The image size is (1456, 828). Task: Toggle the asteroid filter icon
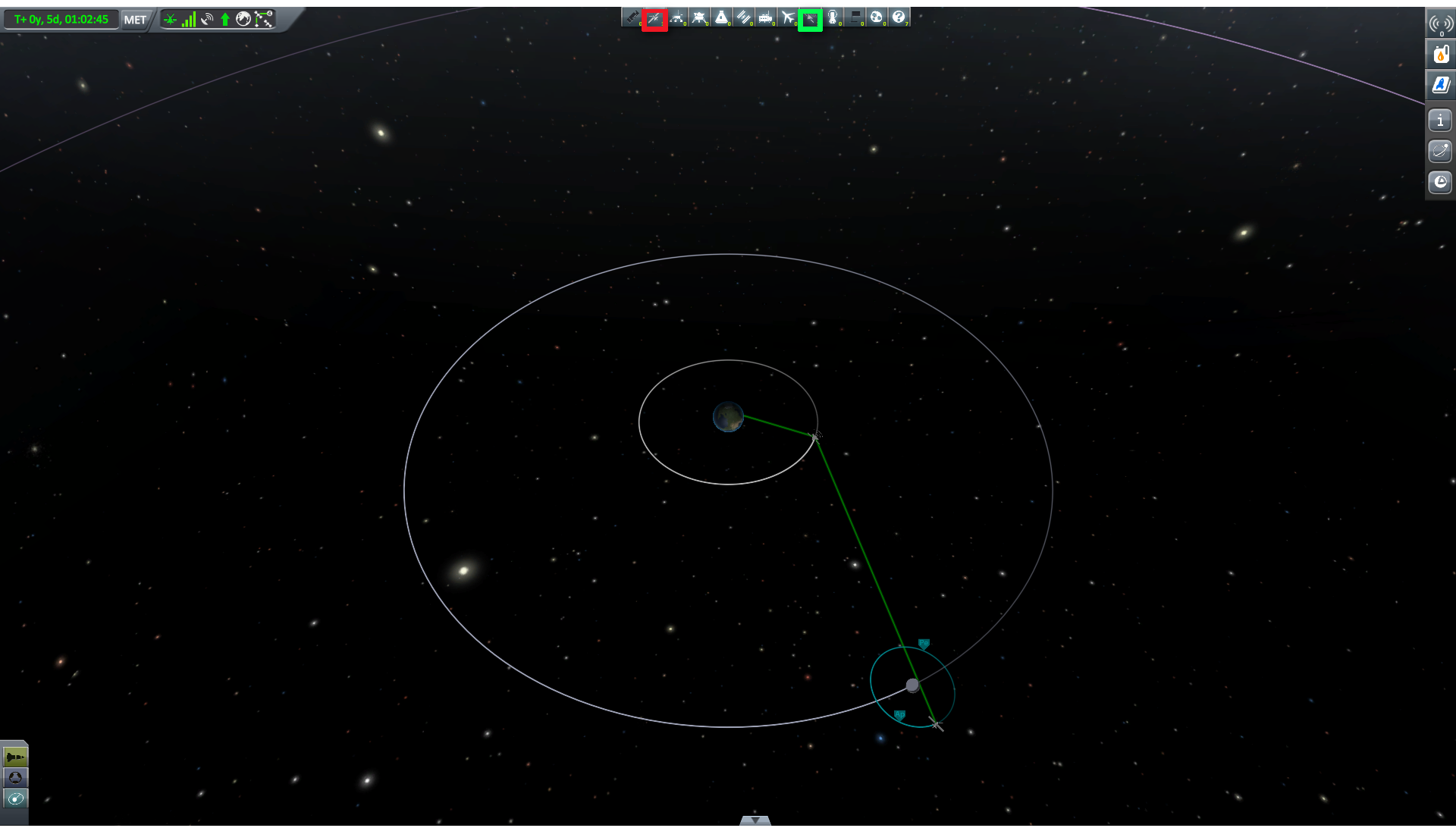(x=877, y=17)
